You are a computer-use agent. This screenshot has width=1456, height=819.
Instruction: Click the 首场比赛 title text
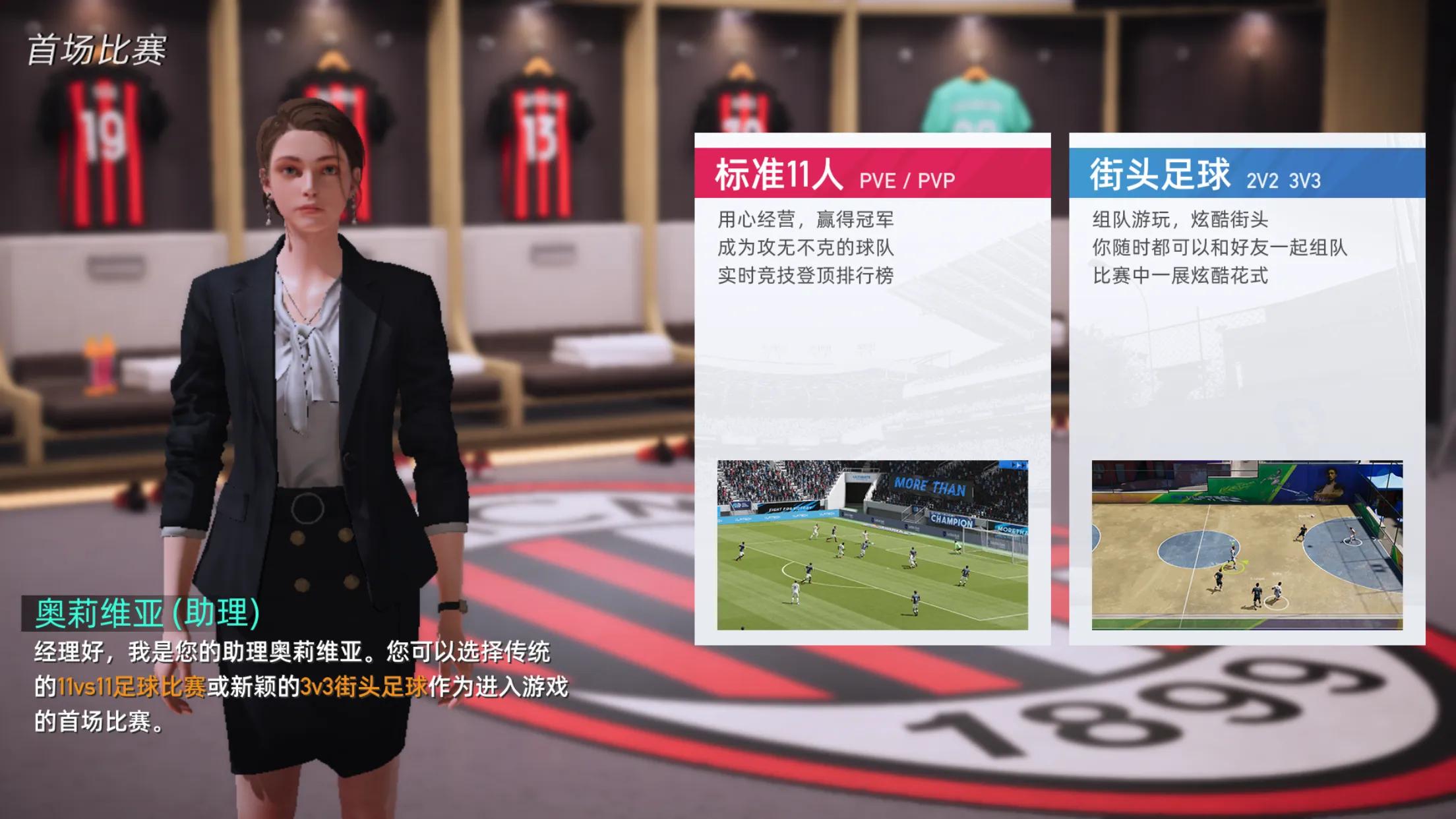(99, 47)
